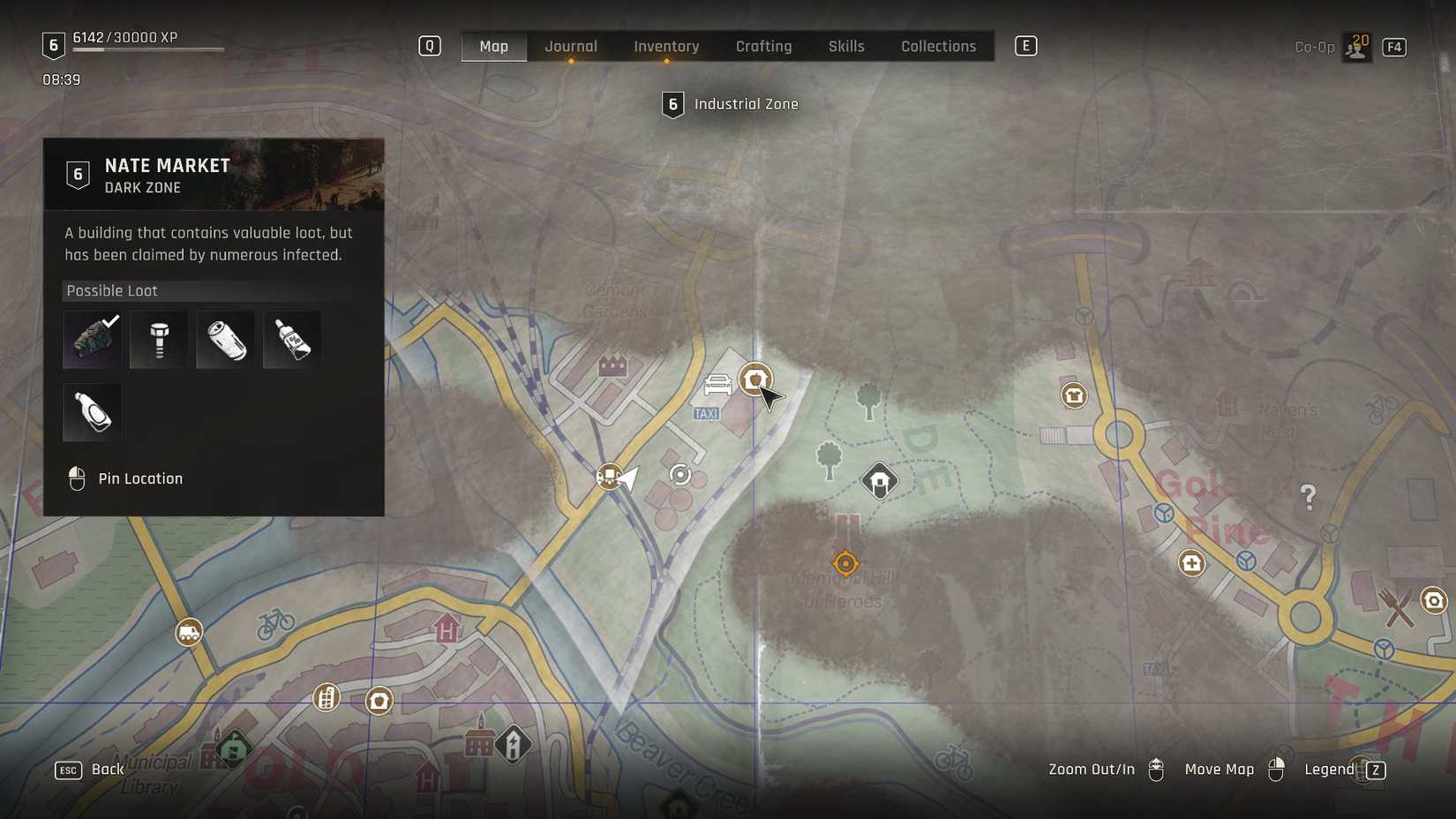Click Pin Location in the Nate Market panel
1456x819 pixels.
coord(141,477)
